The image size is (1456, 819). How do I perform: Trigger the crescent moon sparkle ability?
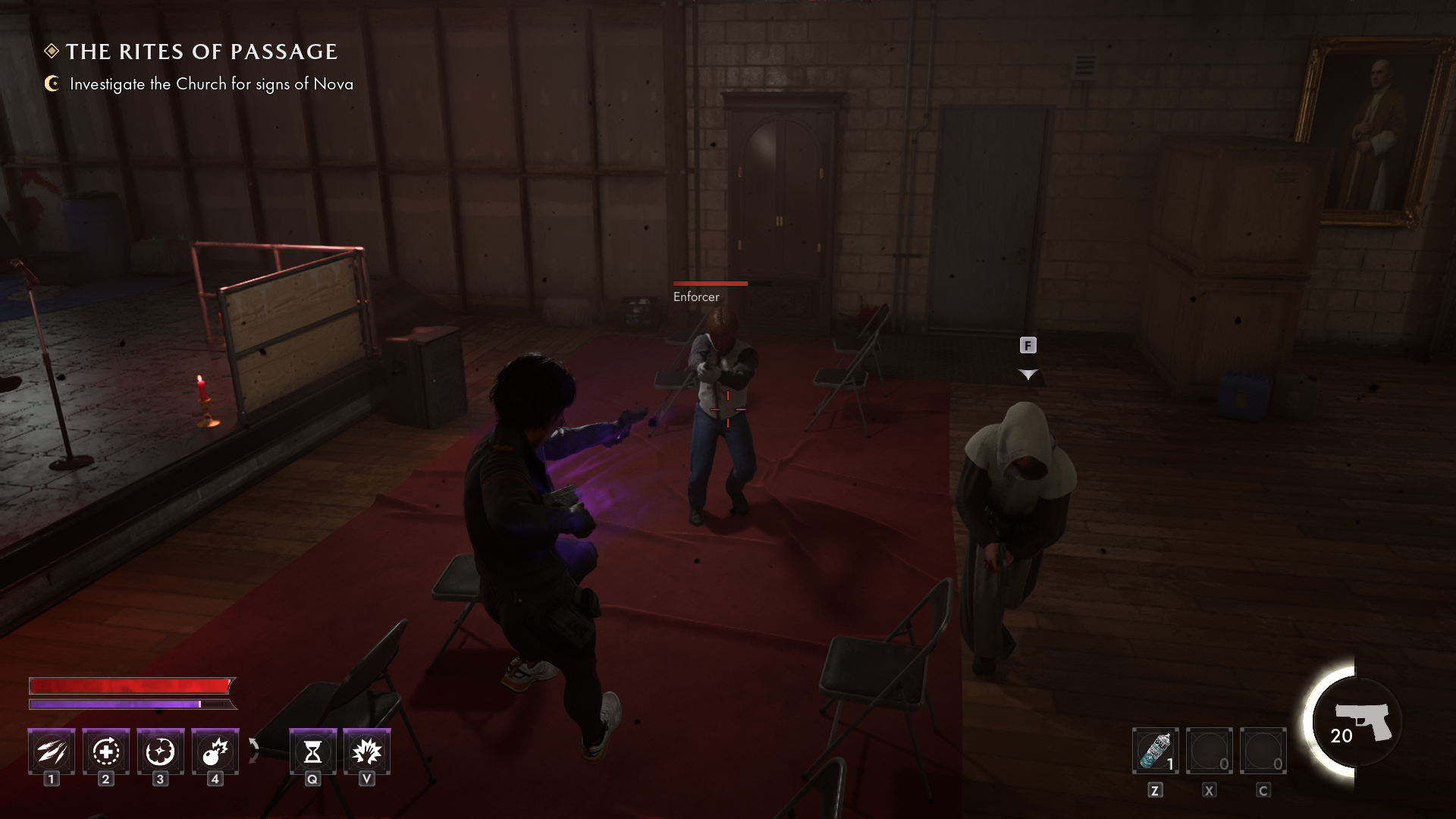coord(161,752)
